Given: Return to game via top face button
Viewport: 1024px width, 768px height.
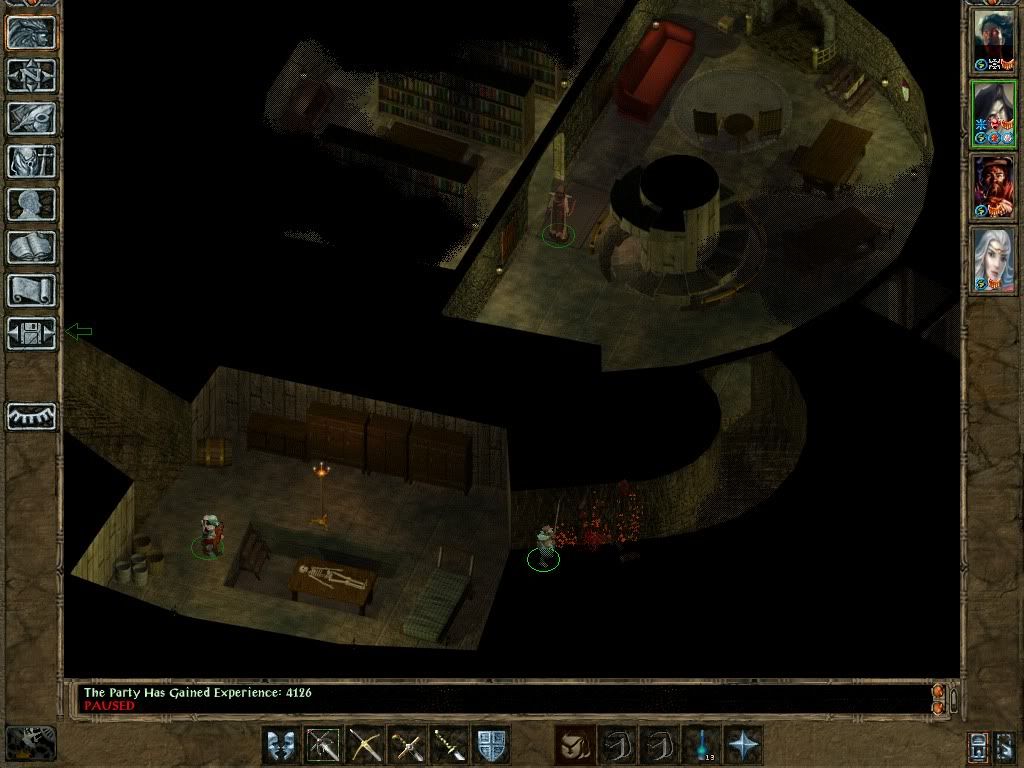Looking at the screenshot, I should [31, 32].
